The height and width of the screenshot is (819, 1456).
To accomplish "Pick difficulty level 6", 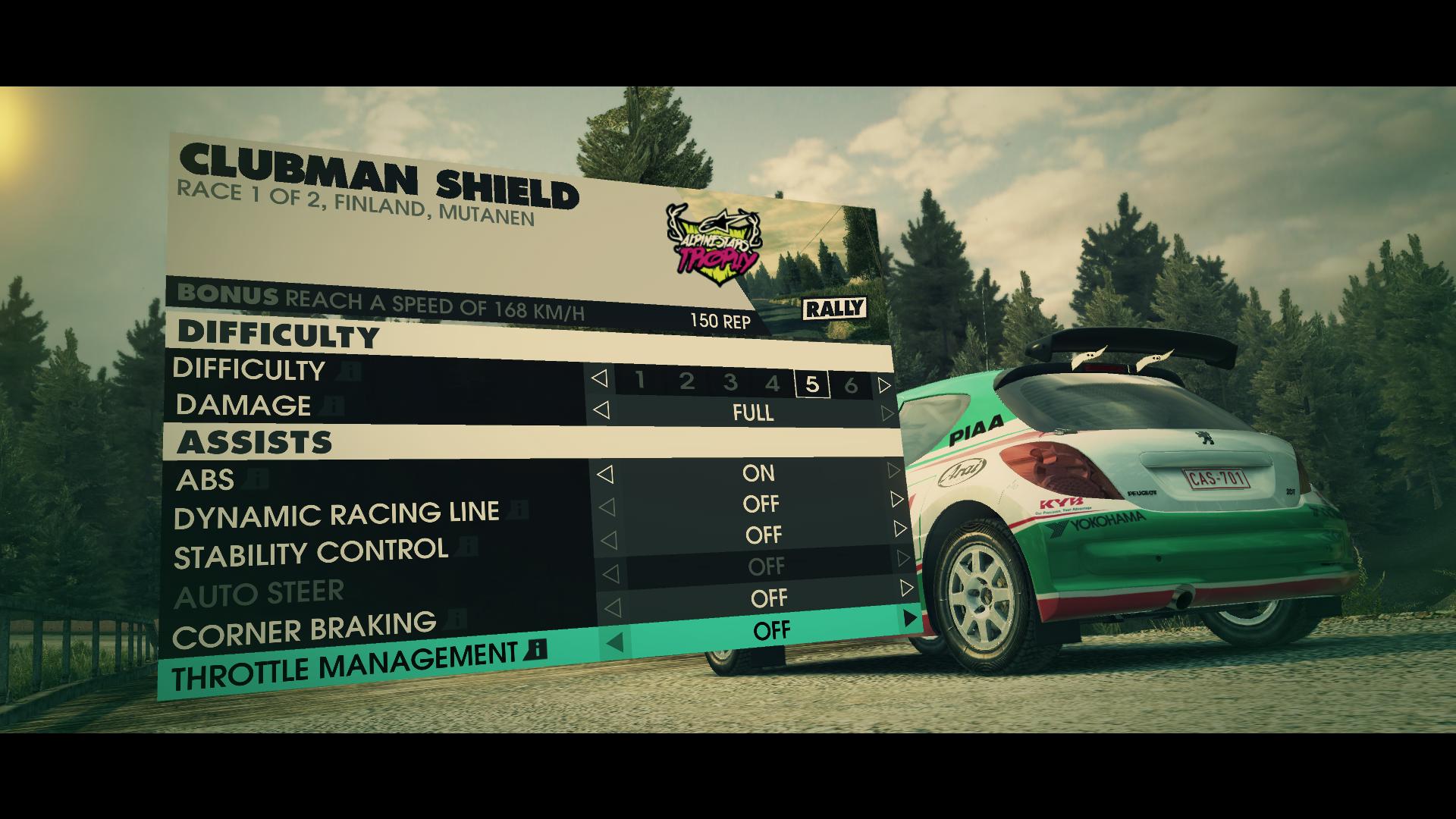I will (851, 385).
